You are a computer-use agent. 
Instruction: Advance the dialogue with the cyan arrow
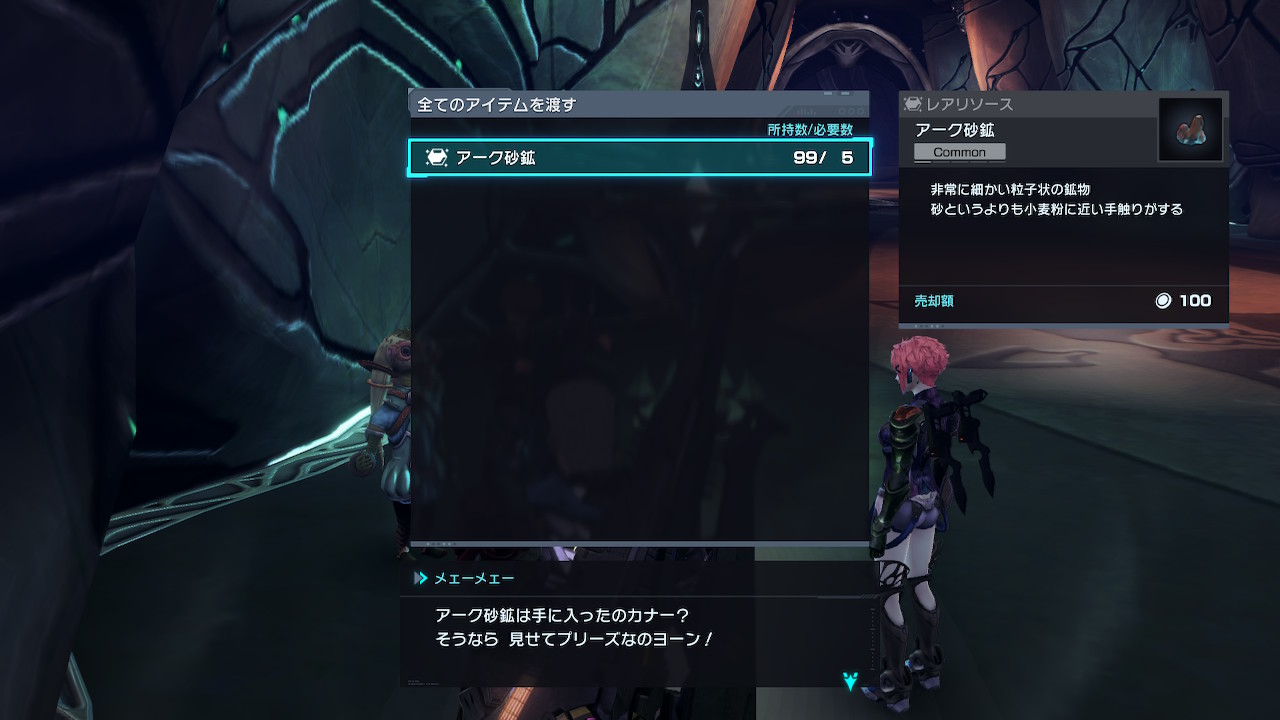[x=850, y=681]
